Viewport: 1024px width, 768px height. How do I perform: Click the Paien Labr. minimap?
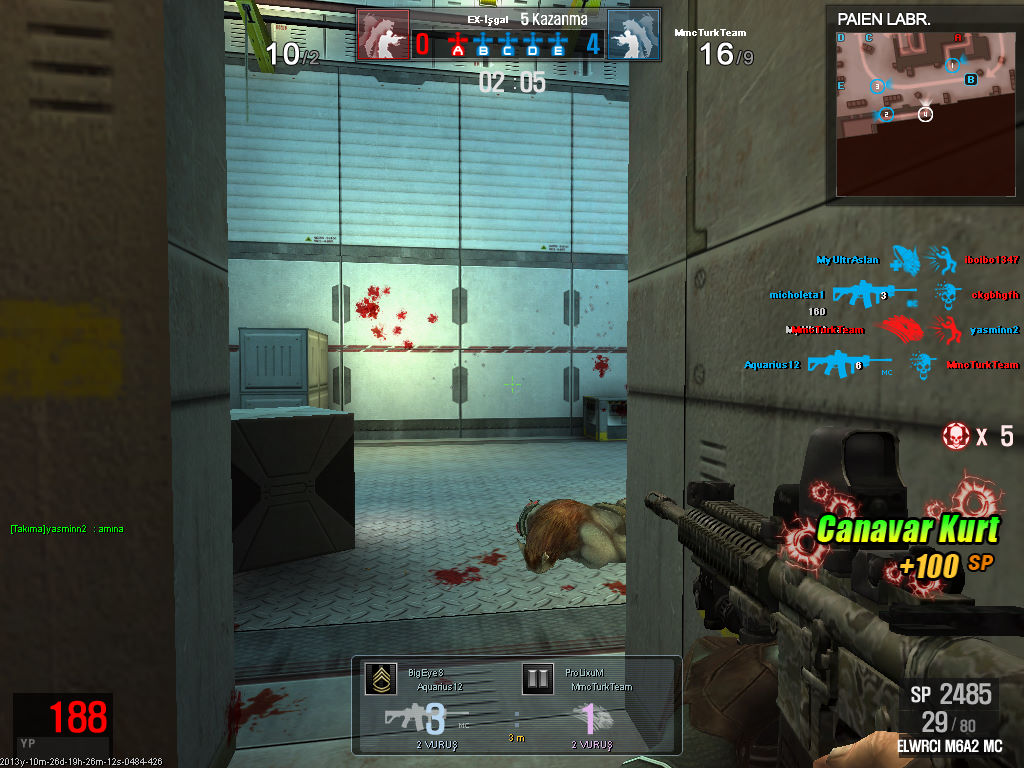926,110
